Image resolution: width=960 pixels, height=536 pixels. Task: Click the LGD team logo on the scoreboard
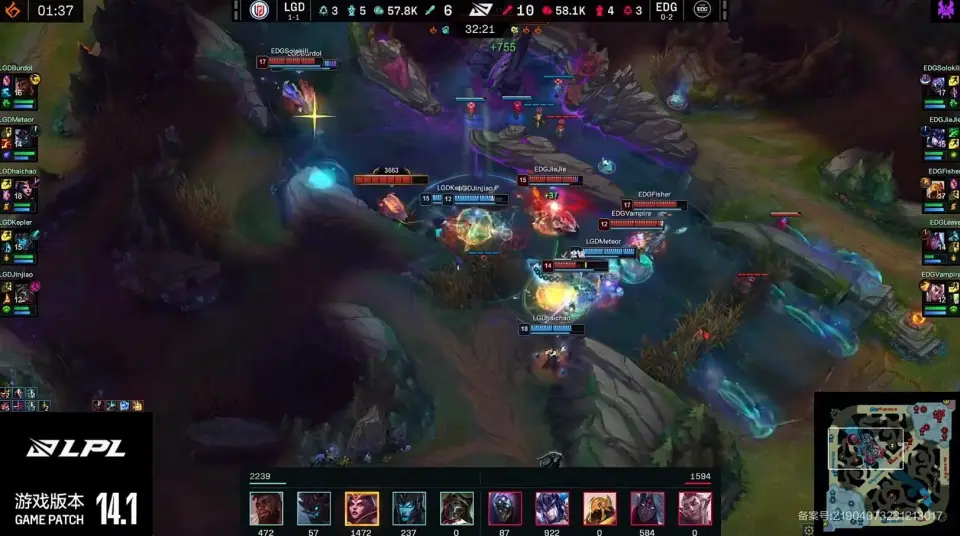click(259, 10)
